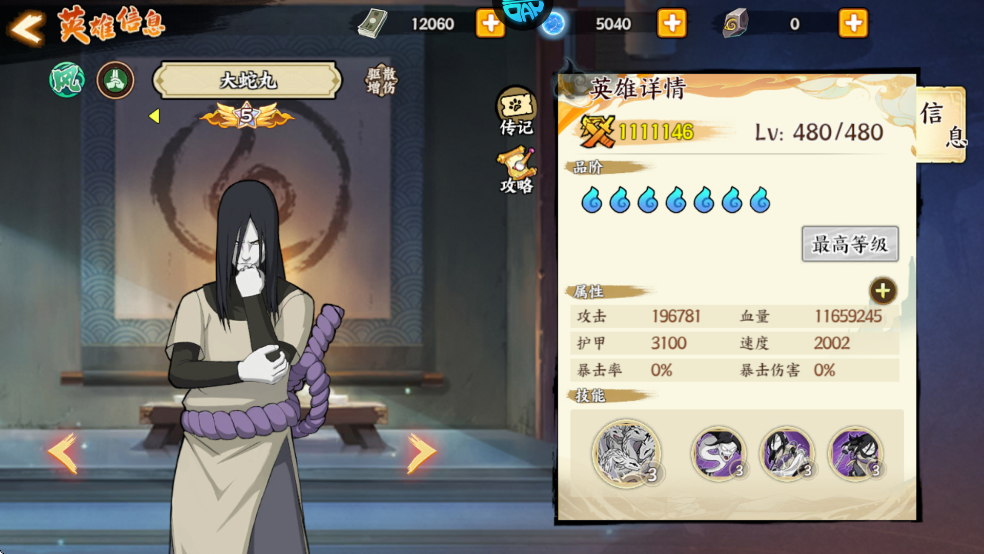The width and height of the screenshot is (984, 554).
Task: Select the multi-headed serpent skill icon
Action: pyautogui.click(x=626, y=453)
